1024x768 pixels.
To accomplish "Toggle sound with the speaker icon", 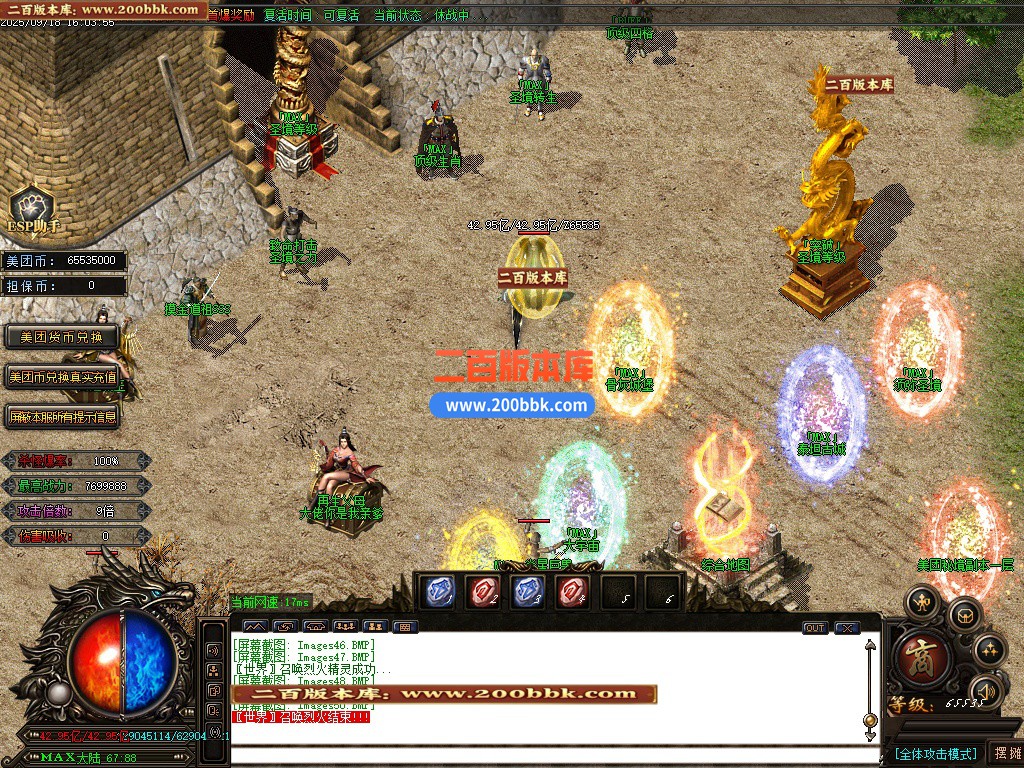I will tap(986, 690).
